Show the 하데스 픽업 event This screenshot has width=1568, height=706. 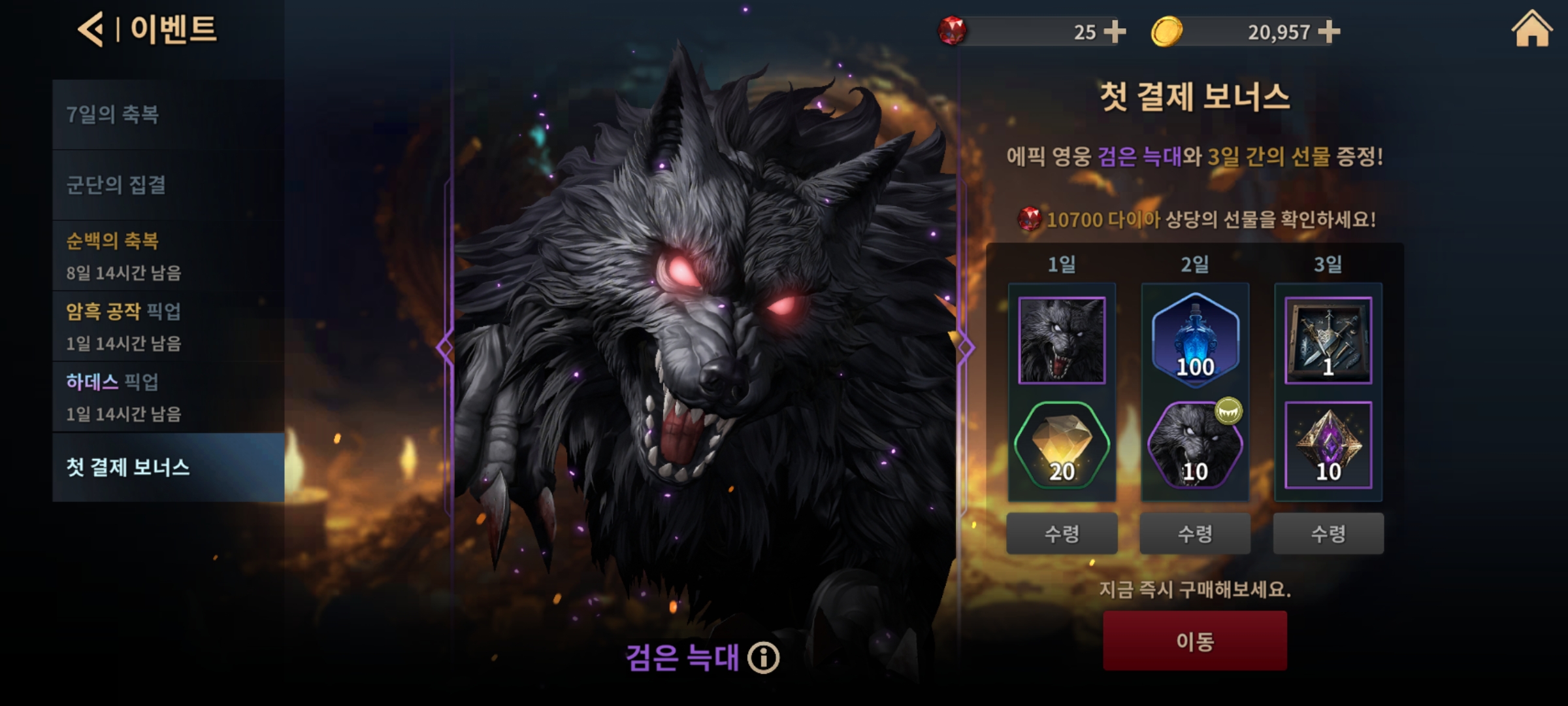tap(168, 397)
